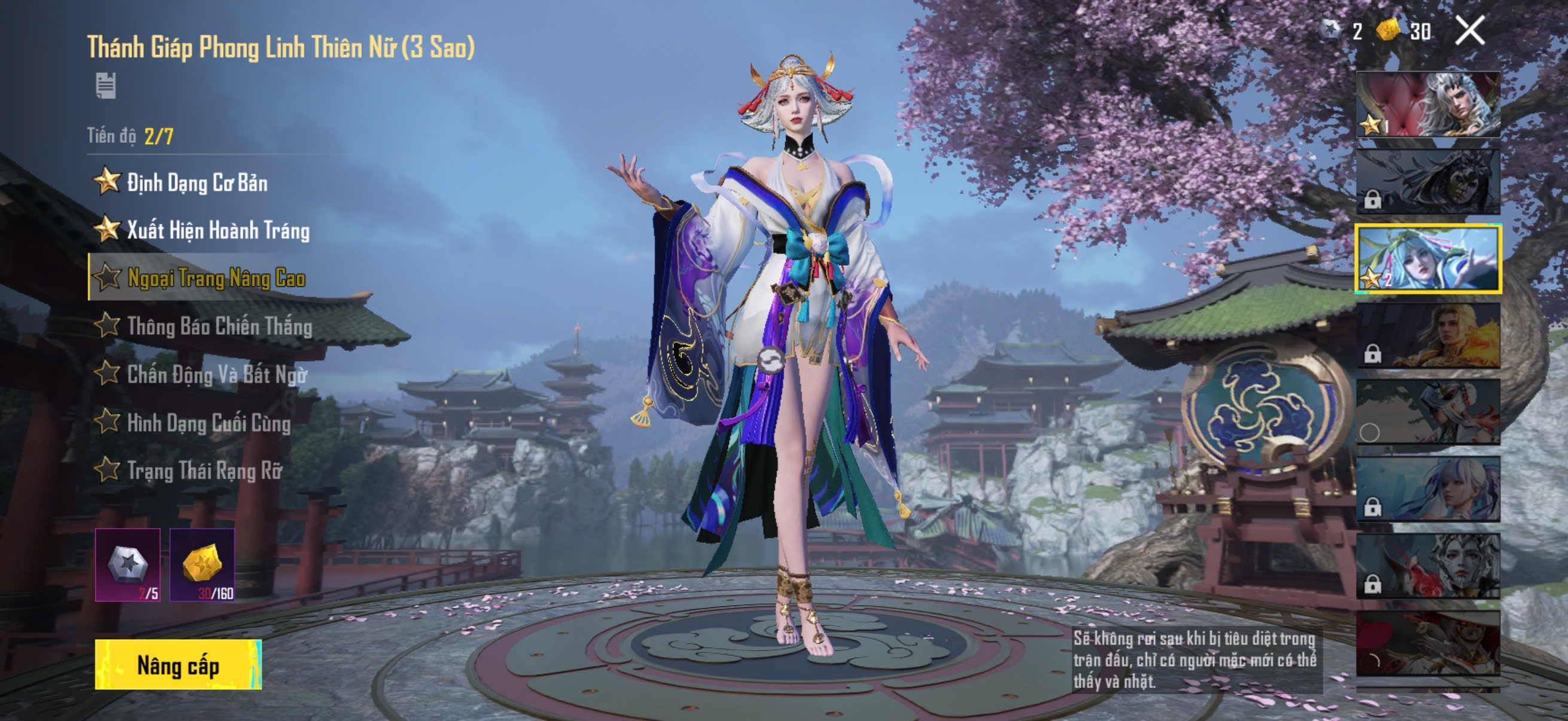Choose the locked purple-haired girl outfit thumbnail
This screenshot has height=721, width=1568.
coord(1428,490)
